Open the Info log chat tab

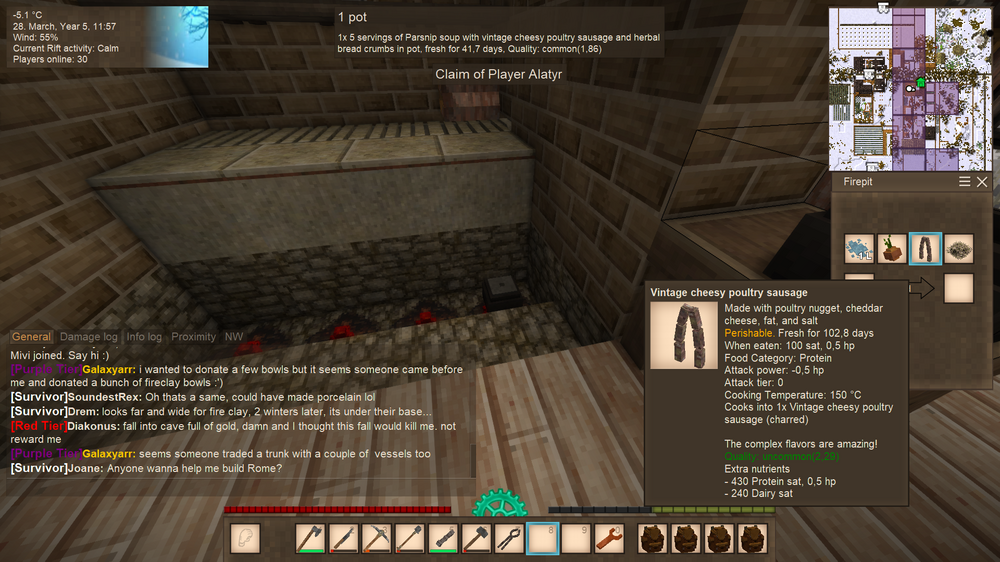(x=144, y=337)
